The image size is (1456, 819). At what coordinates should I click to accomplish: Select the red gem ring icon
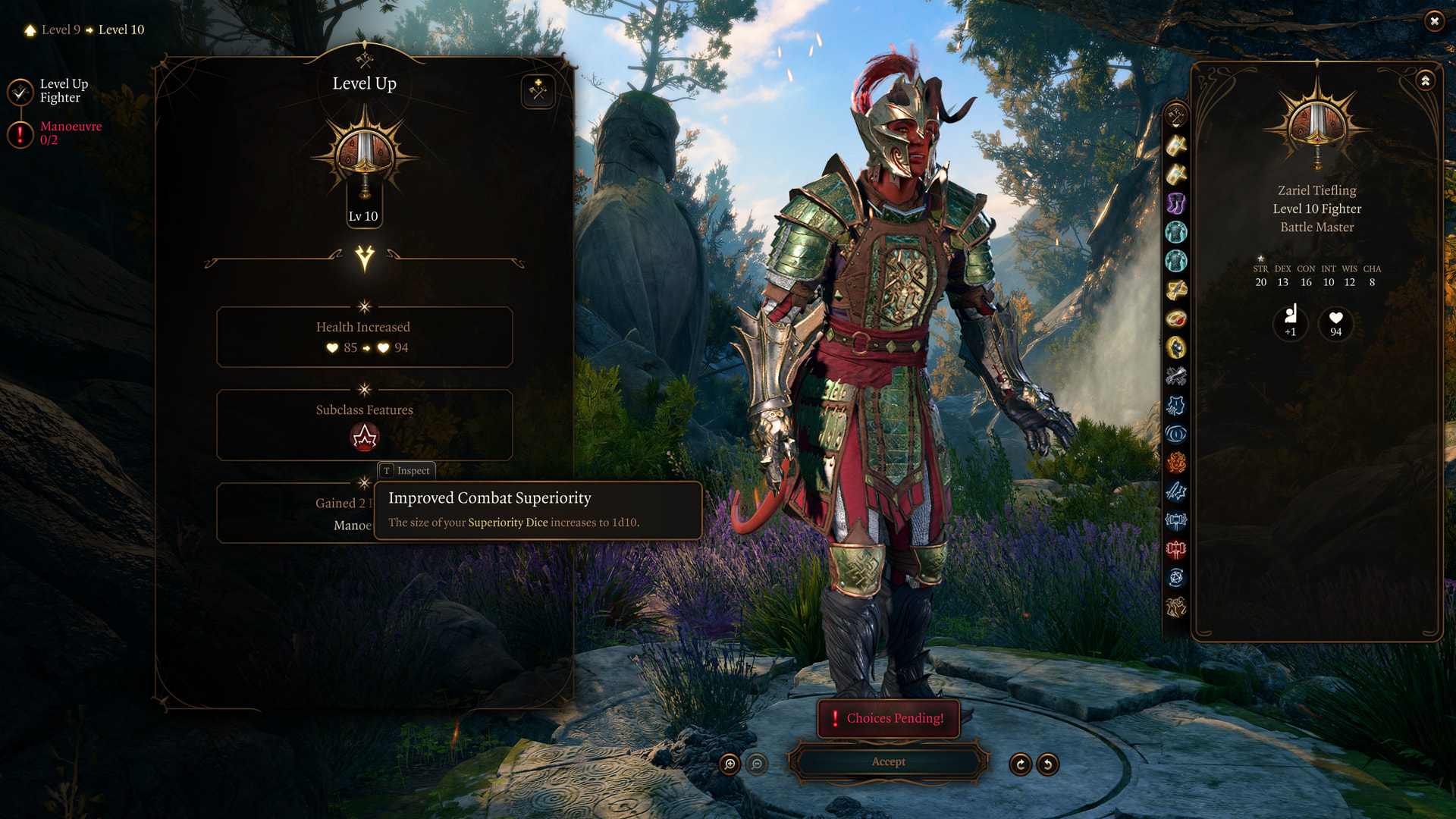point(1176,318)
